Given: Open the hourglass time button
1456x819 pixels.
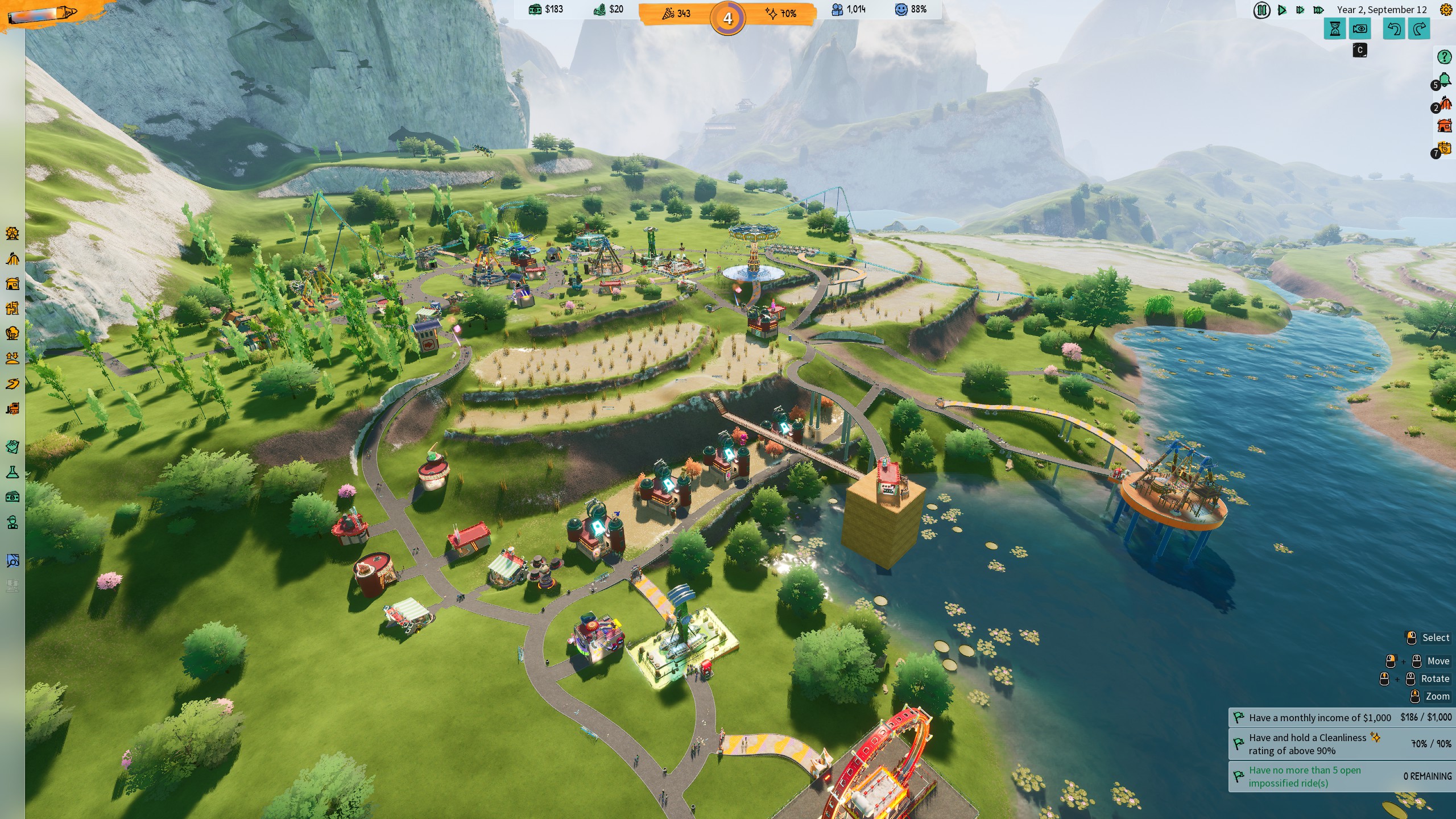Looking at the screenshot, I should [1335, 29].
